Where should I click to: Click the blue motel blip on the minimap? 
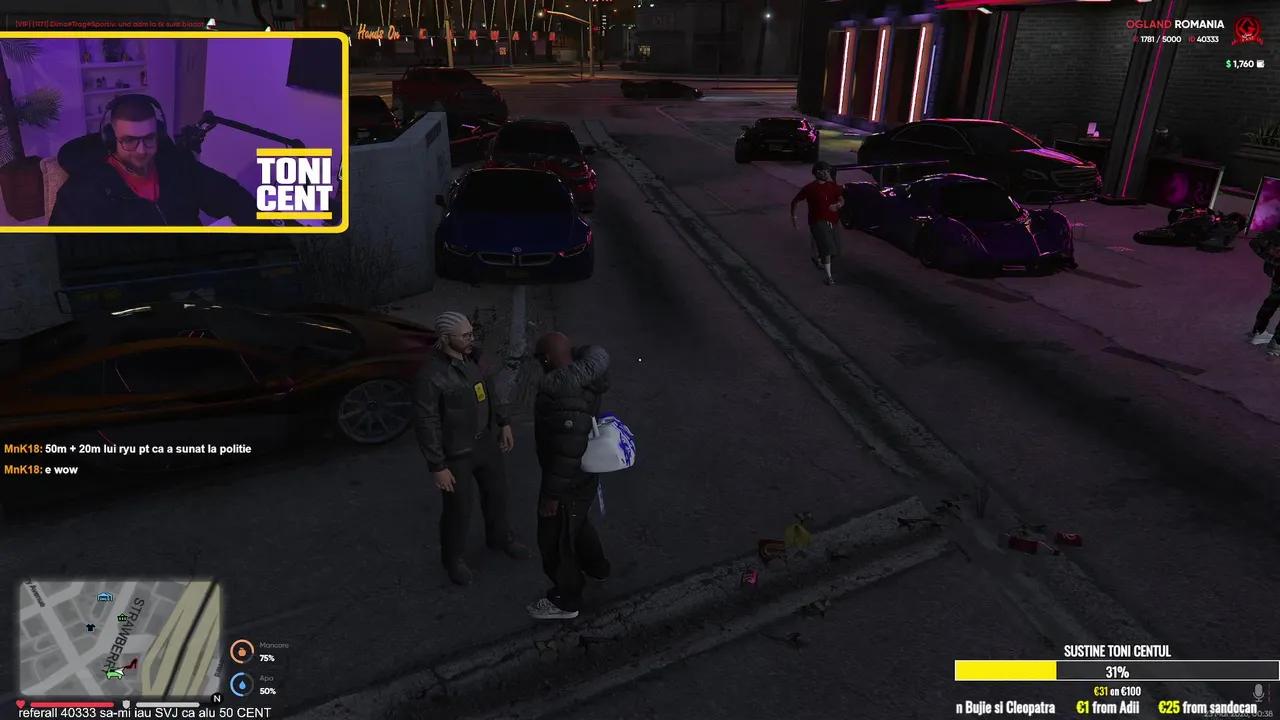(104, 597)
